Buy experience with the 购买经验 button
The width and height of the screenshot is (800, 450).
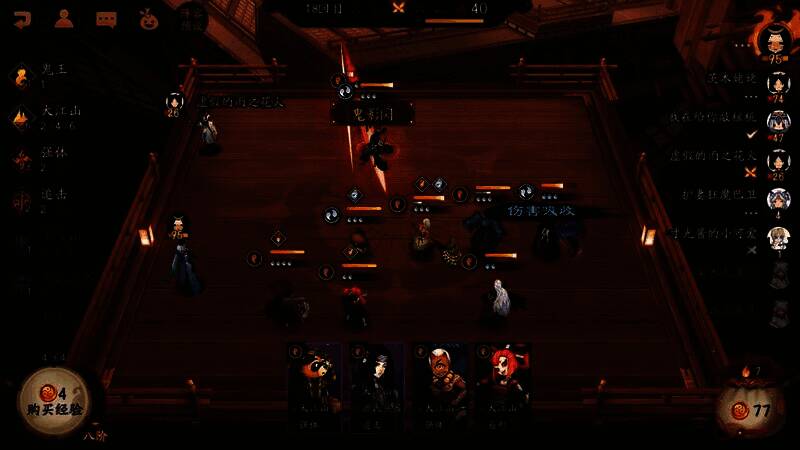pyautogui.click(x=53, y=401)
